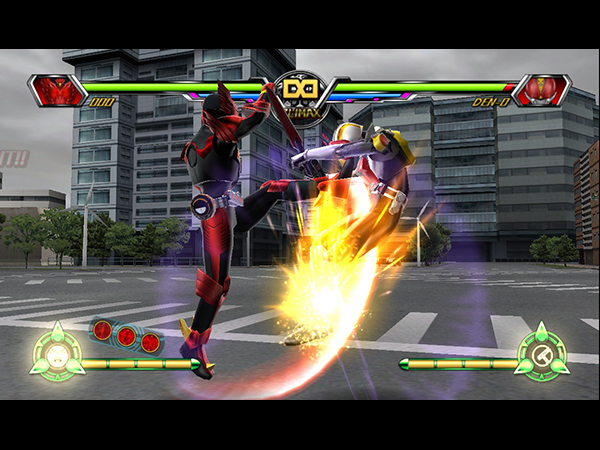
Task: Select OOO's green special gauge emblem
Action: point(56,352)
